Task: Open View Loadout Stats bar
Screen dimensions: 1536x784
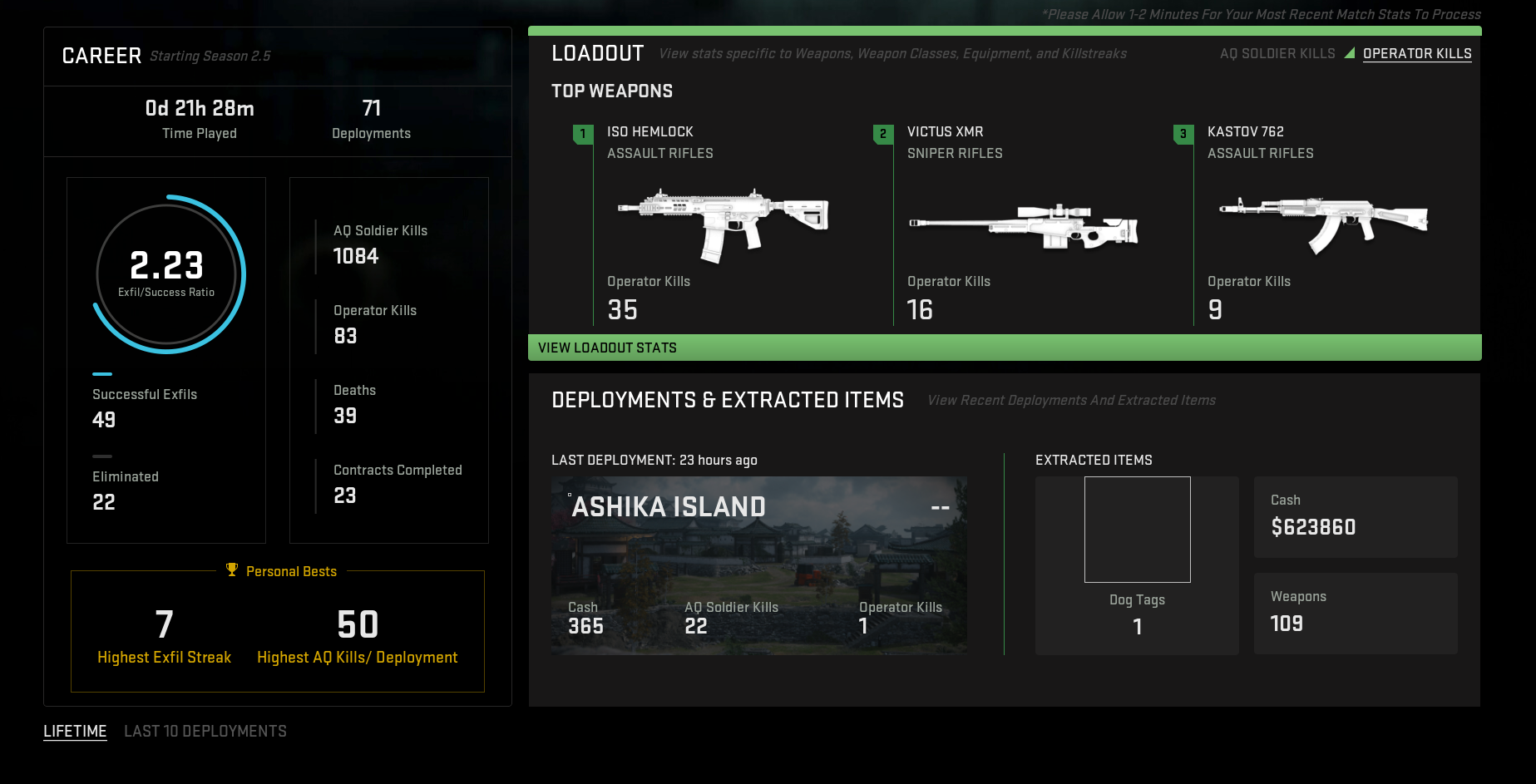Action: (1004, 348)
